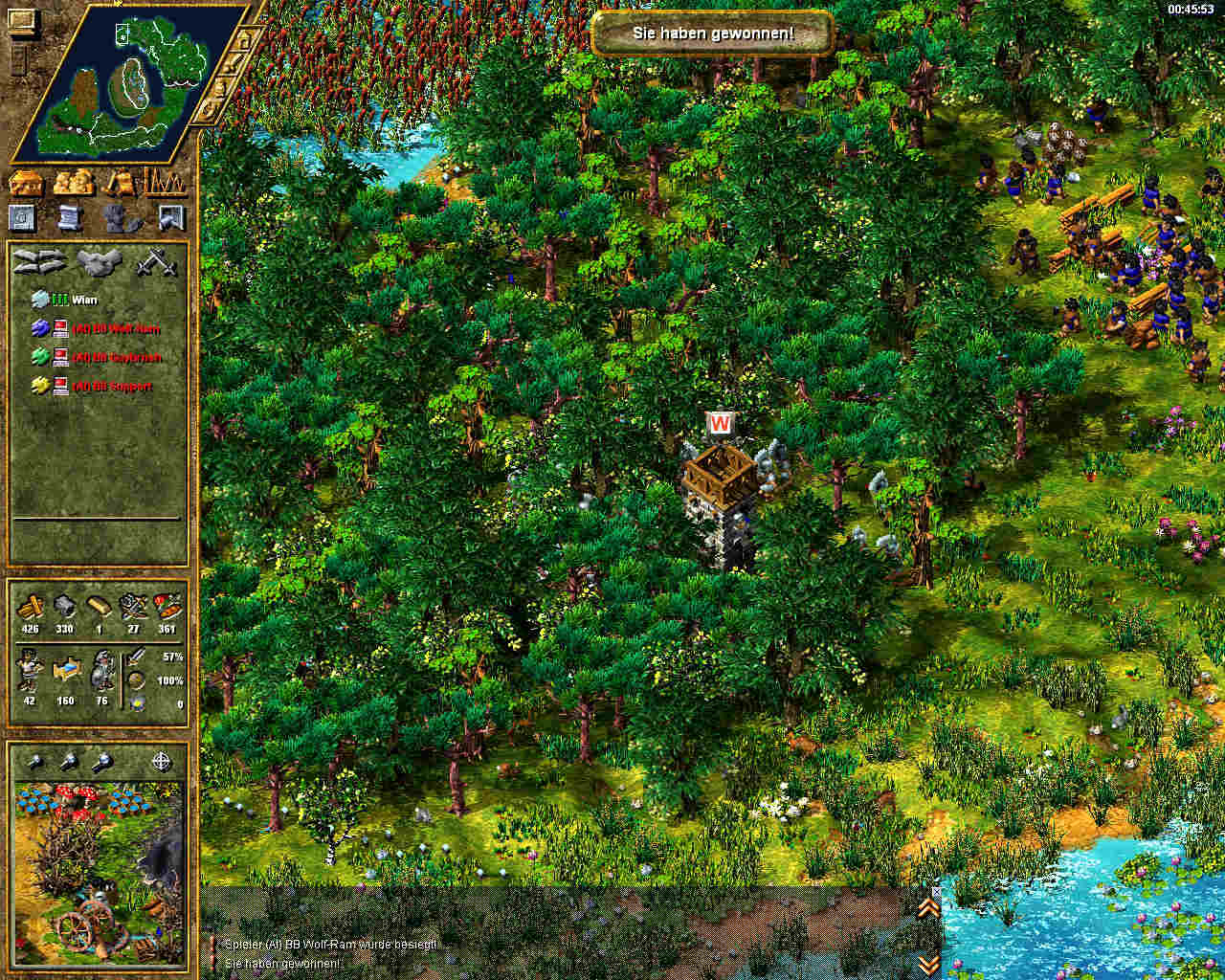Open the buildings menu with the house icon

(x=25, y=181)
